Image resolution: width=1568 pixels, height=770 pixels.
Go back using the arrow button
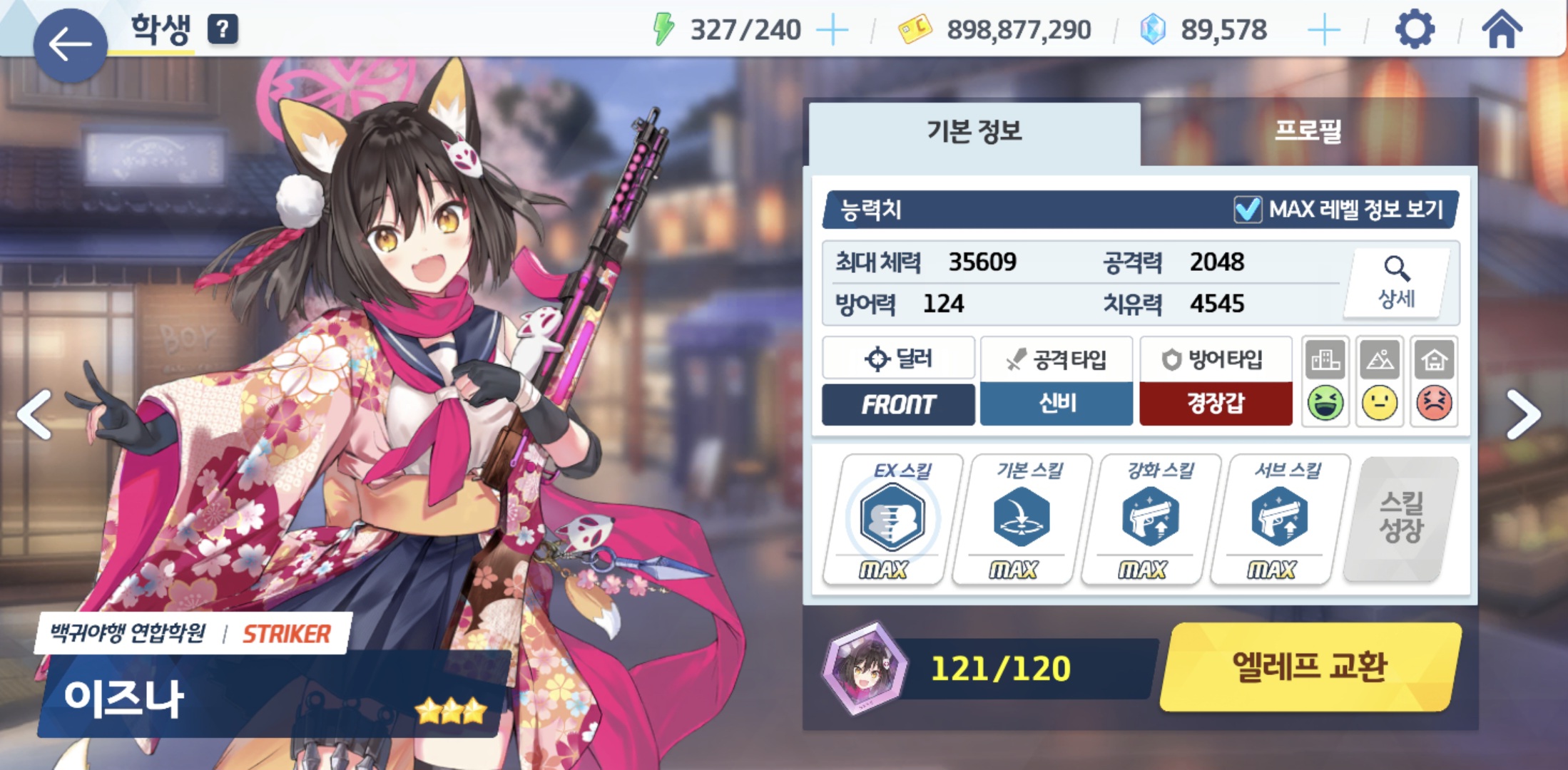point(70,44)
